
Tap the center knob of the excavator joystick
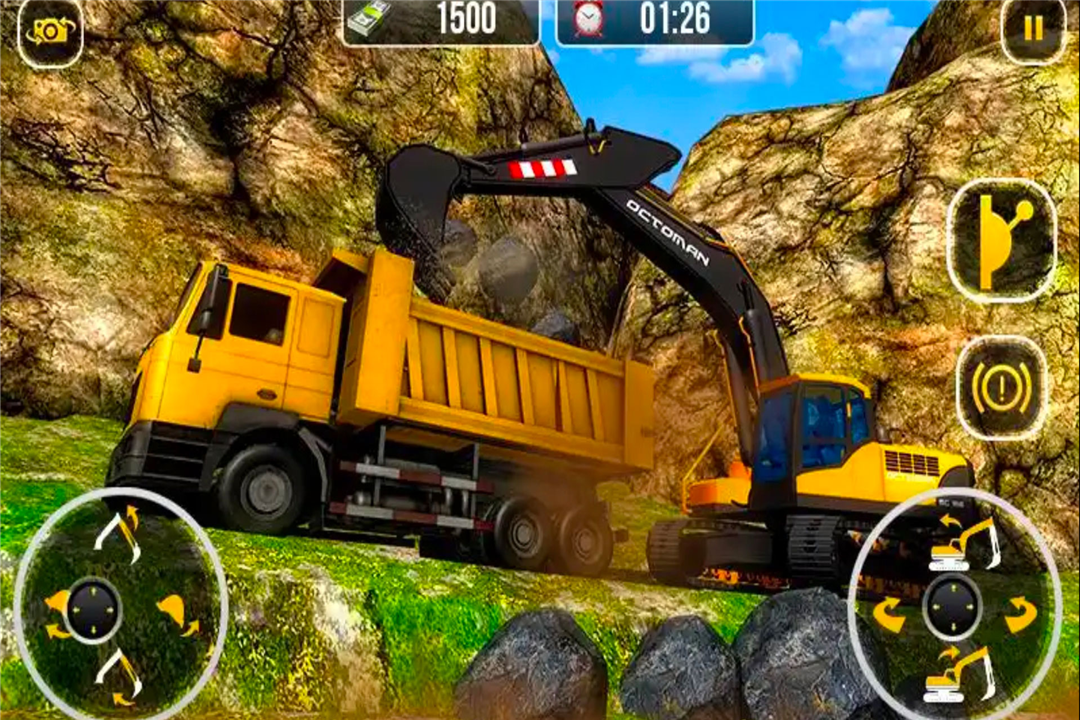951,607
